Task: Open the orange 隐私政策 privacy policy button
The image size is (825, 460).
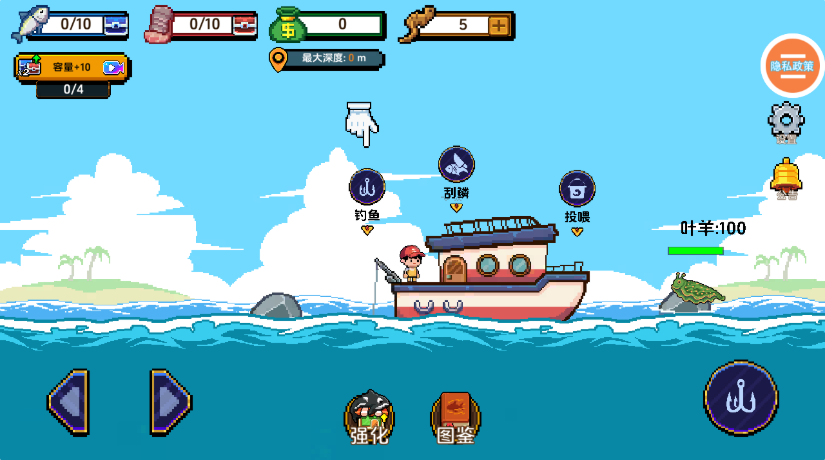Action: tap(792, 65)
